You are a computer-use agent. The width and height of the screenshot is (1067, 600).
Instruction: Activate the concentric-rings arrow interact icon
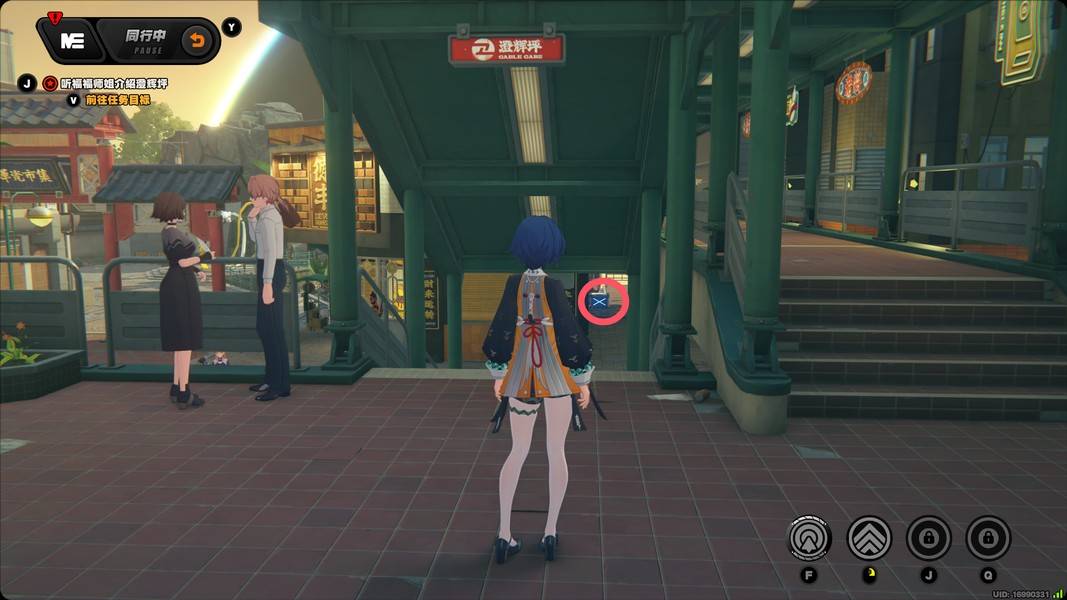[x=809, y=538]
